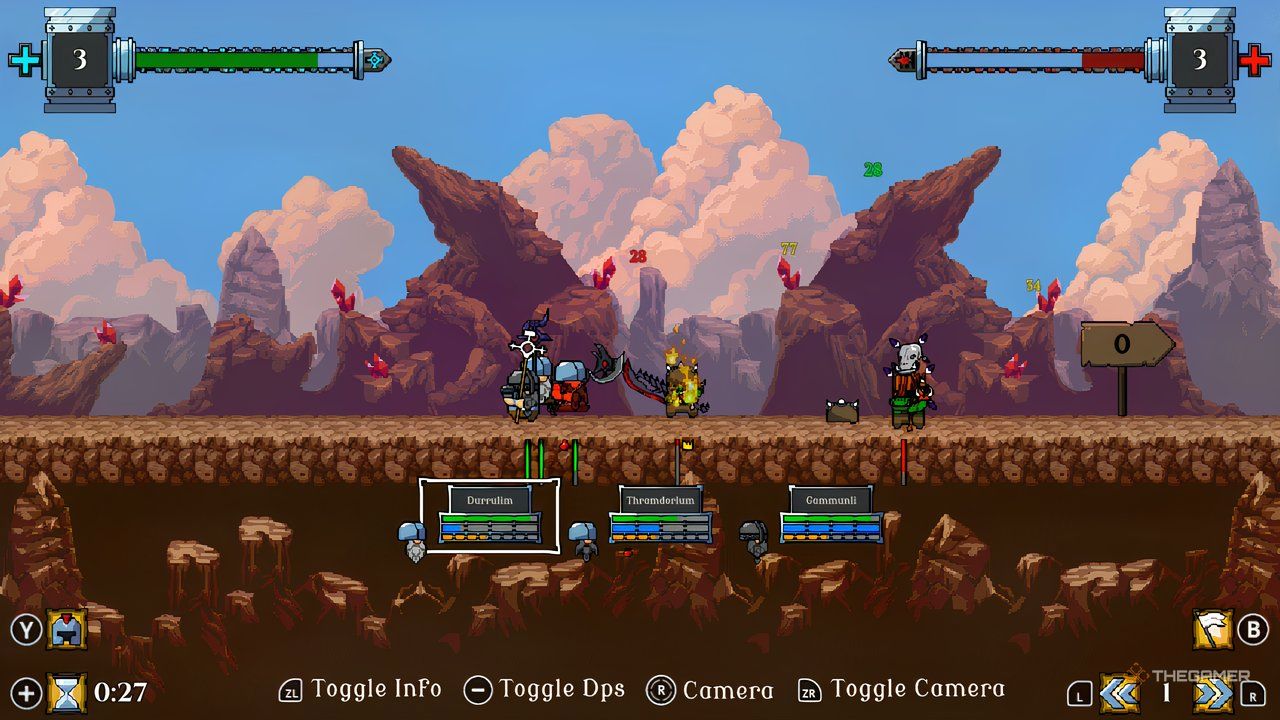Image resolution: width=1280 pixels, height=720 pixels.
Task: Choose the Thromdorlum unit card
Action: tap(660, 515)
